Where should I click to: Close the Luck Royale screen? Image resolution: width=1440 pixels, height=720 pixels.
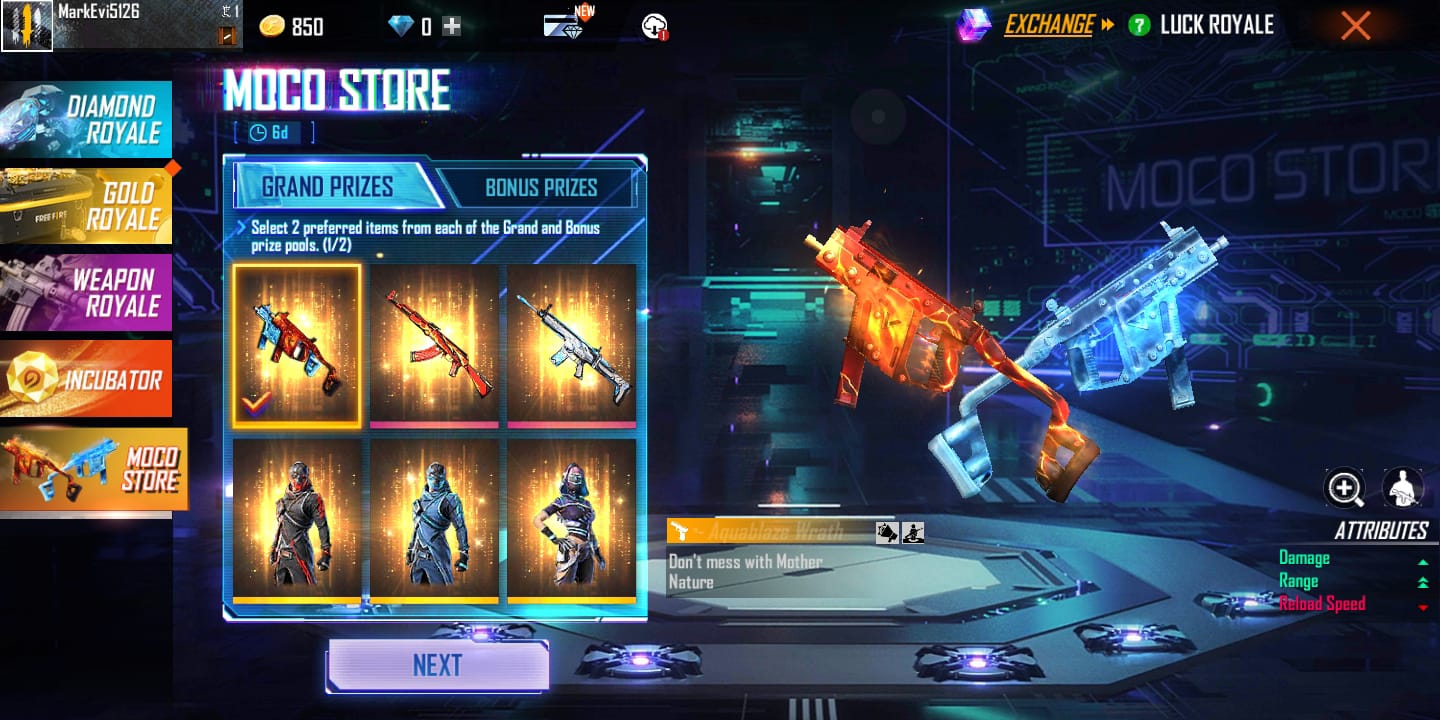coord(1355,26)
